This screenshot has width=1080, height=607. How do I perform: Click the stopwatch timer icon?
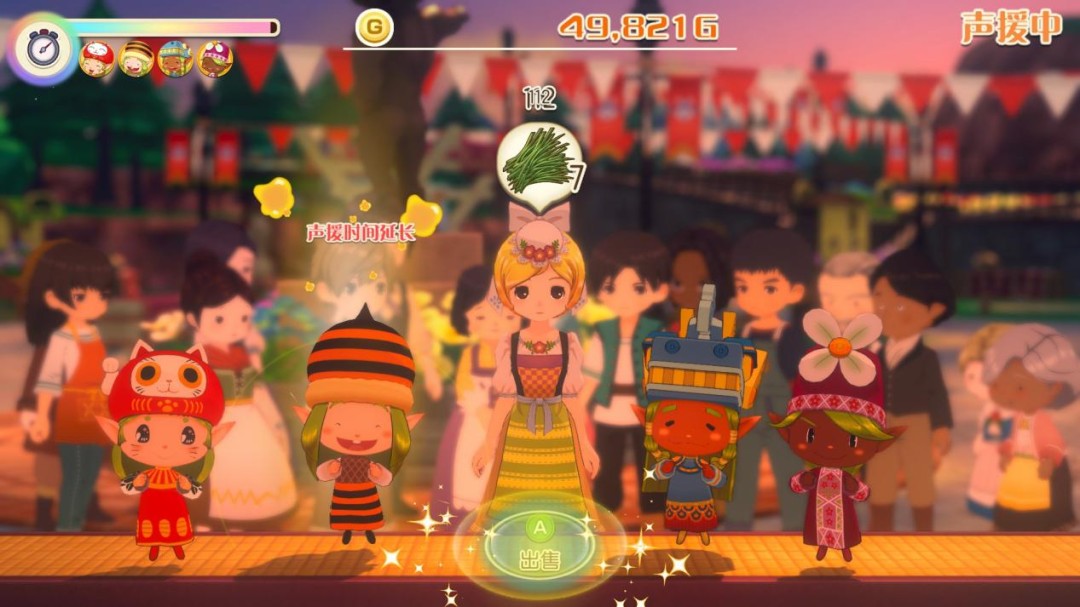[x=43, y=48]
